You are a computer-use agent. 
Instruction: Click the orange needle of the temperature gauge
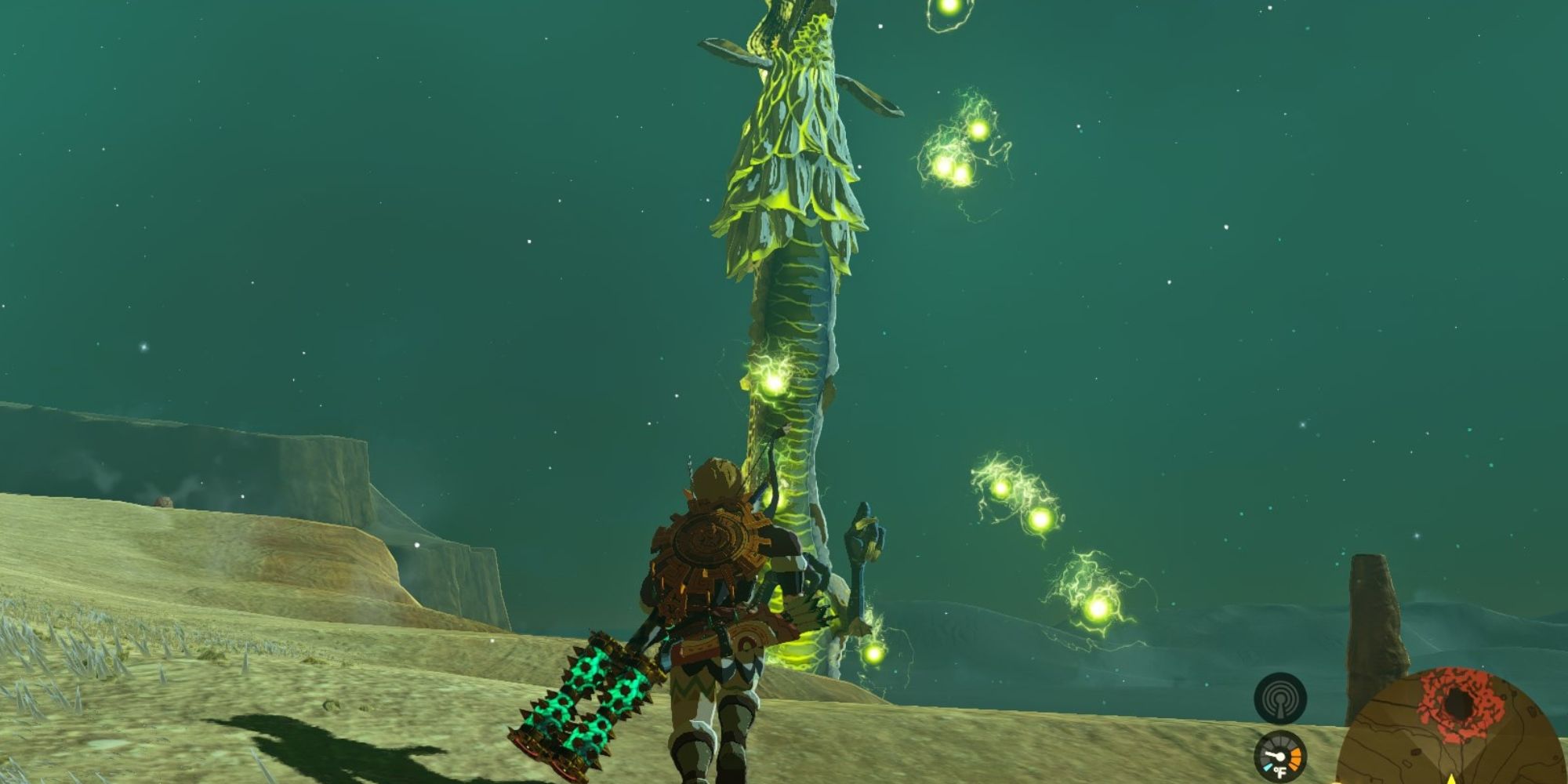(1296, 758)
